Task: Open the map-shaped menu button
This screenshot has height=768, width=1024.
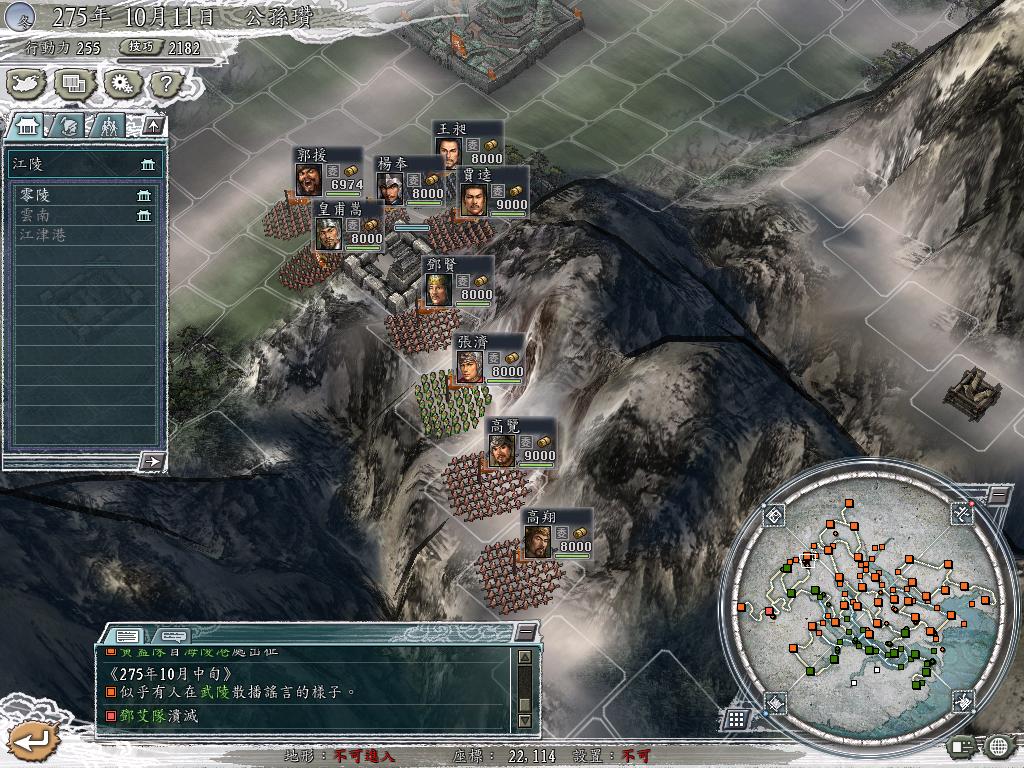Action: click(x=26, y=84)
